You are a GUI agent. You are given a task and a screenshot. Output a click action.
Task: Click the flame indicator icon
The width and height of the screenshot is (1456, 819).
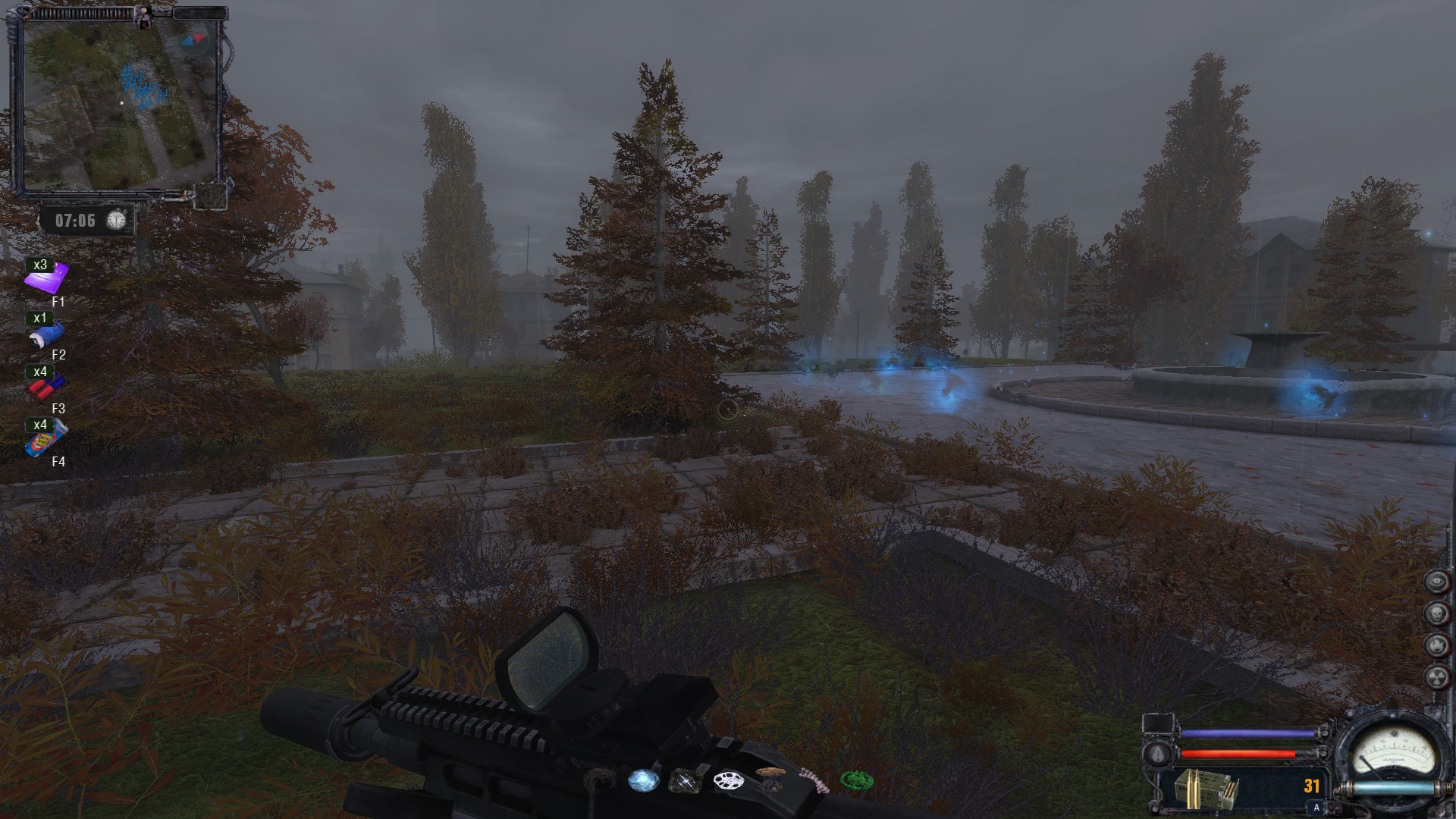pyautogui.click(x=1436, y=645)
